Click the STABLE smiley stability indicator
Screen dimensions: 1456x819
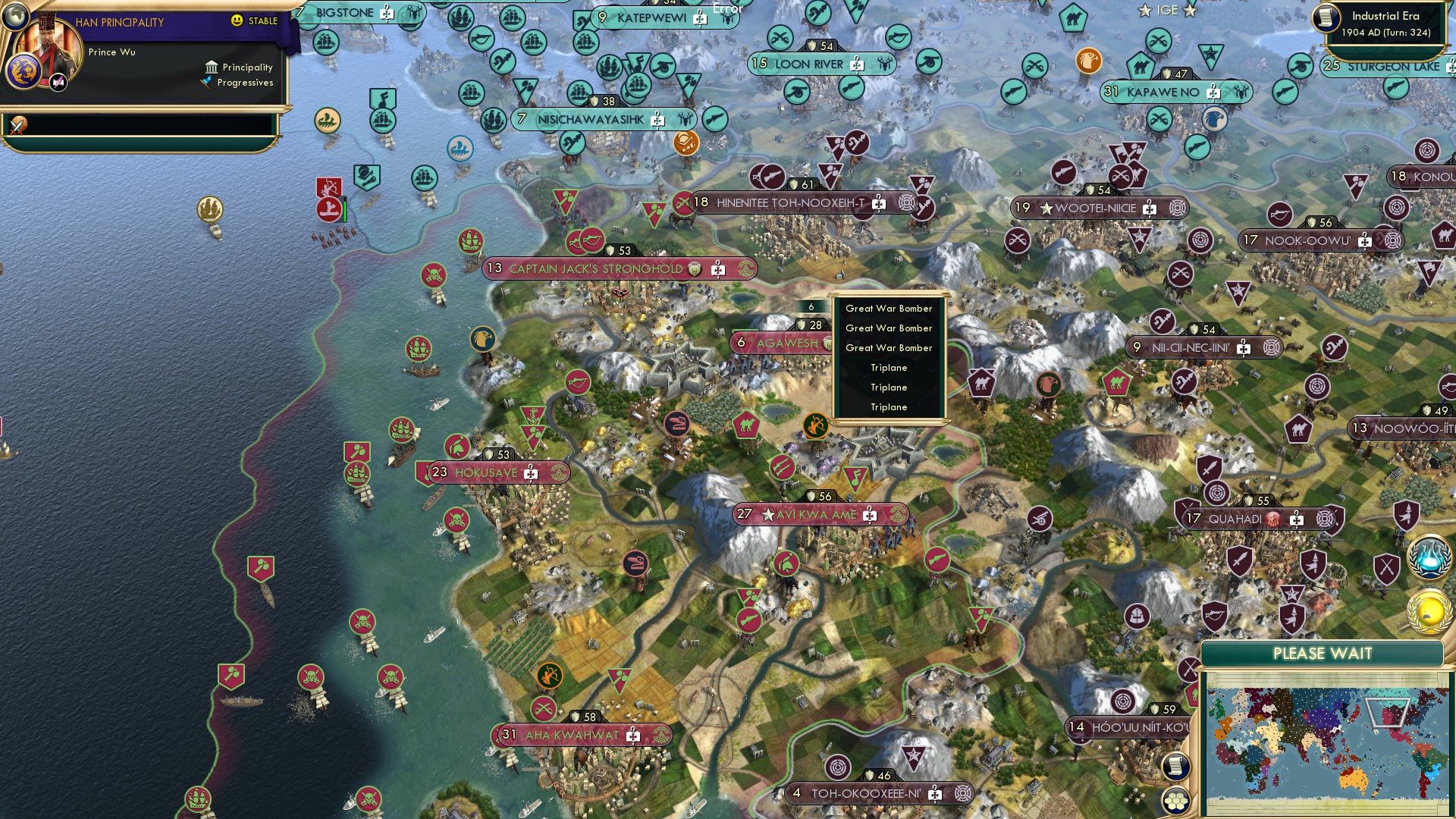point(237,20)
